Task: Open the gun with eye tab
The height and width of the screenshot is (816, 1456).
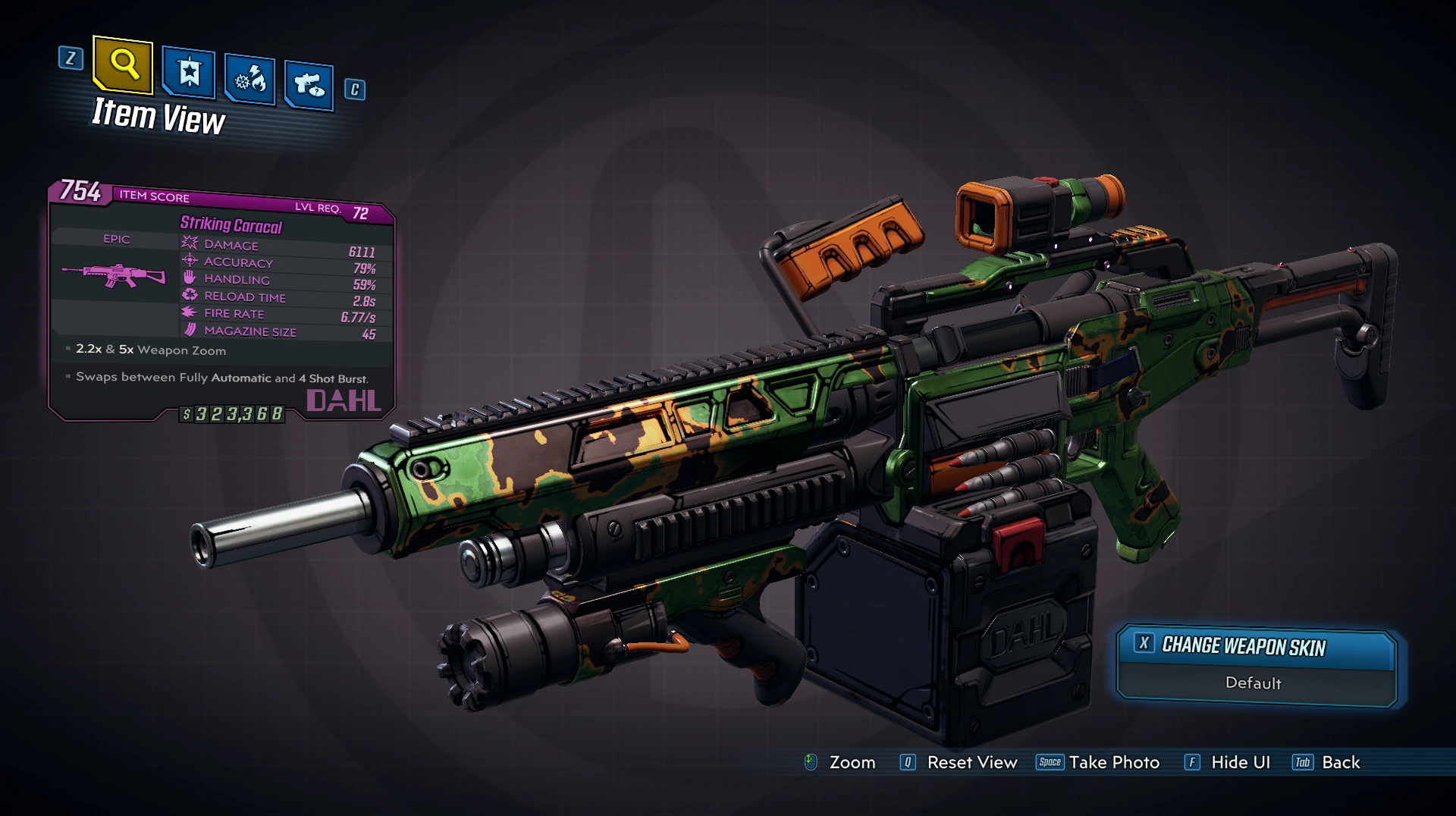Action: click(x=309, y=84)
